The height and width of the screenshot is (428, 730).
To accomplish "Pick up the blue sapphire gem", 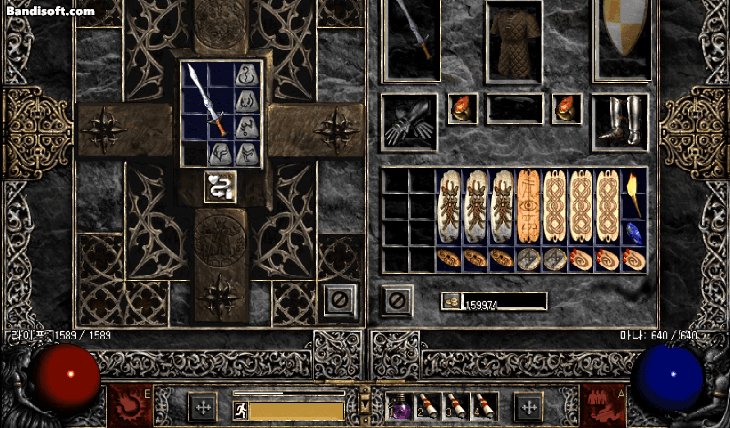I will pyautogui.click(x=634, y=231).
